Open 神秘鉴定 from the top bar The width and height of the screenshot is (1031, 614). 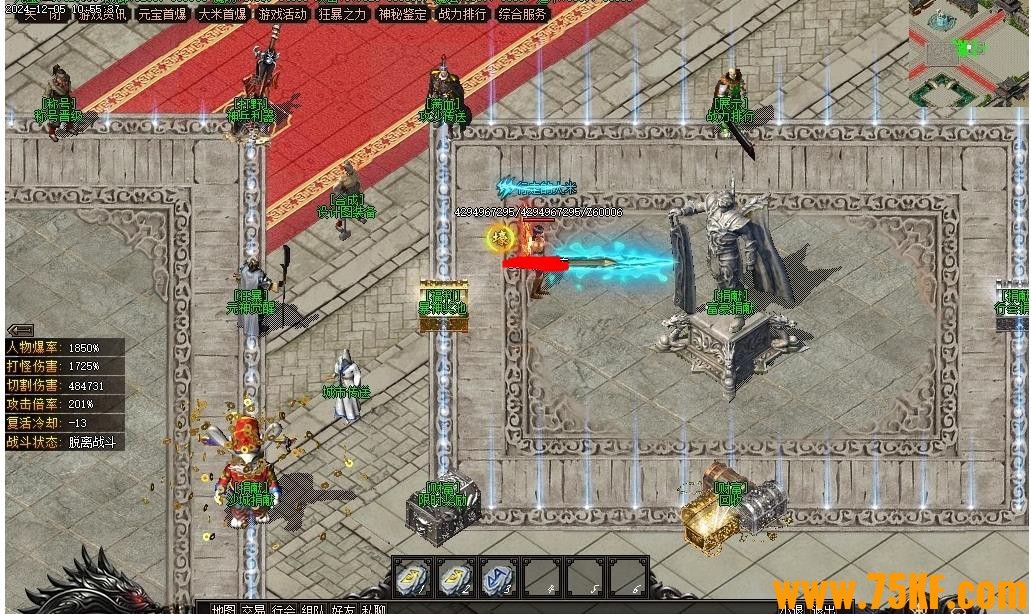[402, 14]
